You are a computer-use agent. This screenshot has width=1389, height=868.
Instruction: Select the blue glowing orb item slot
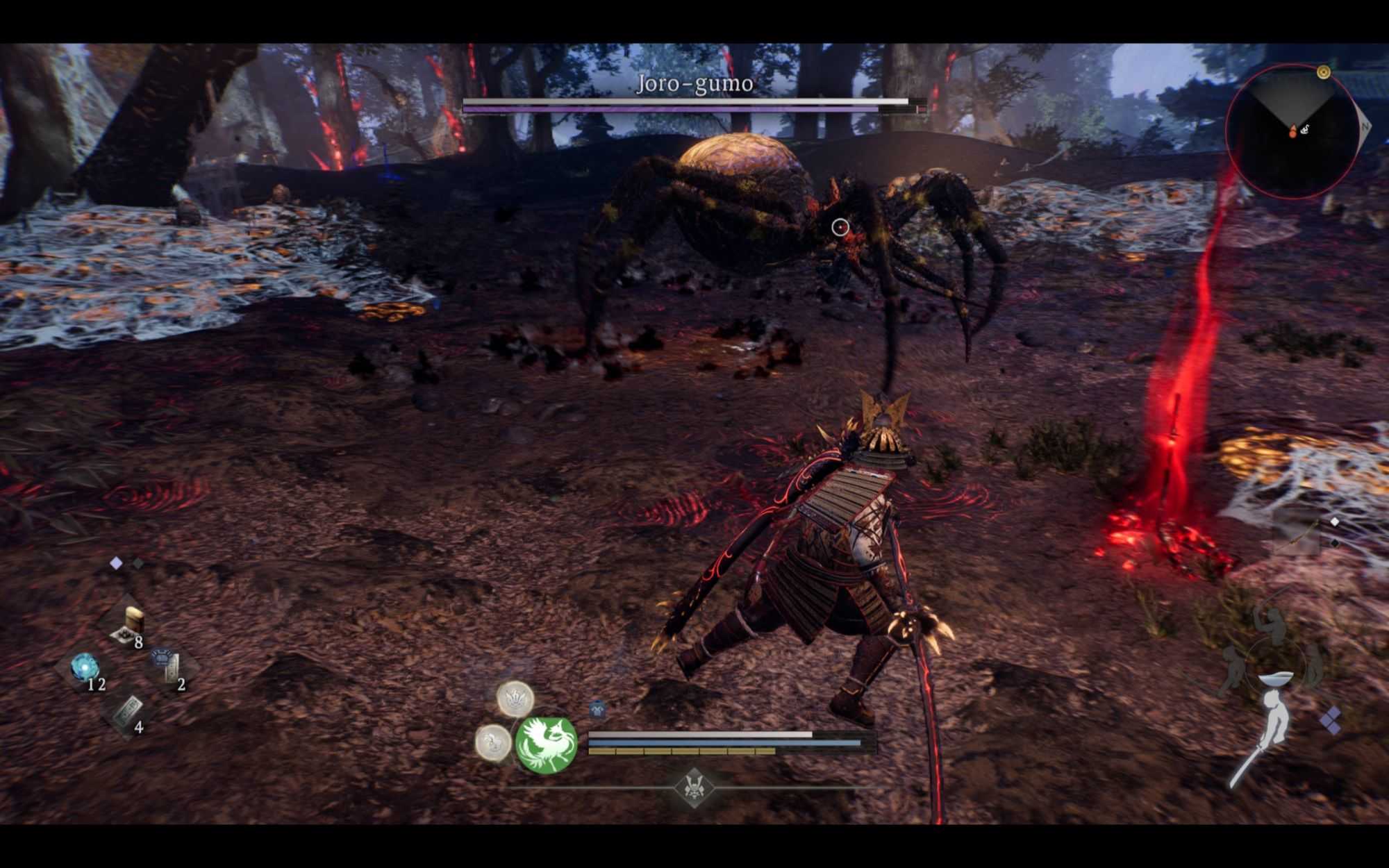[85, 668]
